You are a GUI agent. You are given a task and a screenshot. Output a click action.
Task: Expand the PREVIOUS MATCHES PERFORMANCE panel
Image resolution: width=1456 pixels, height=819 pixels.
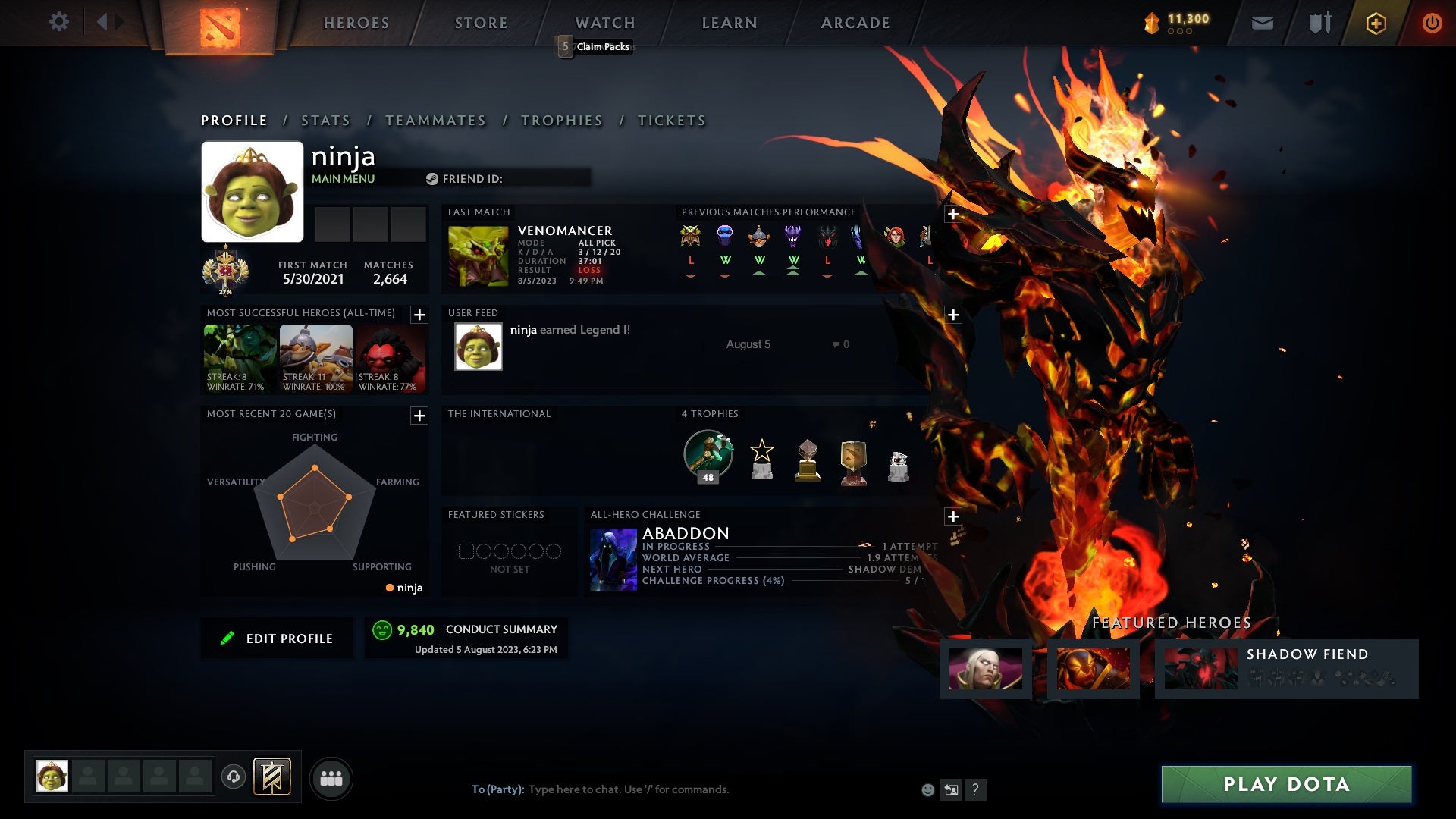(952, 215)
